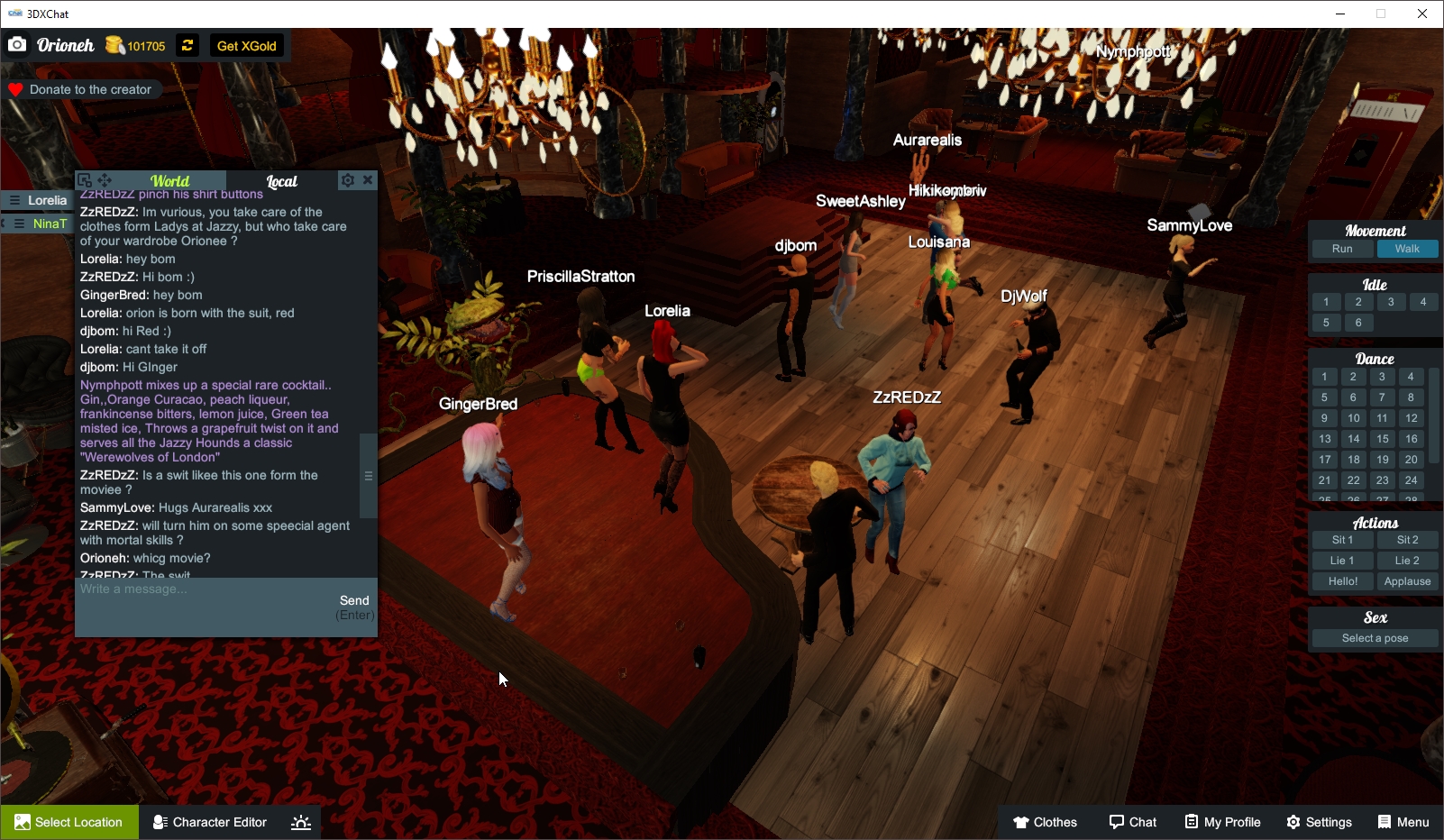
Task: Click the XGold currency refresh icon
Action: (x=187, y=45)
